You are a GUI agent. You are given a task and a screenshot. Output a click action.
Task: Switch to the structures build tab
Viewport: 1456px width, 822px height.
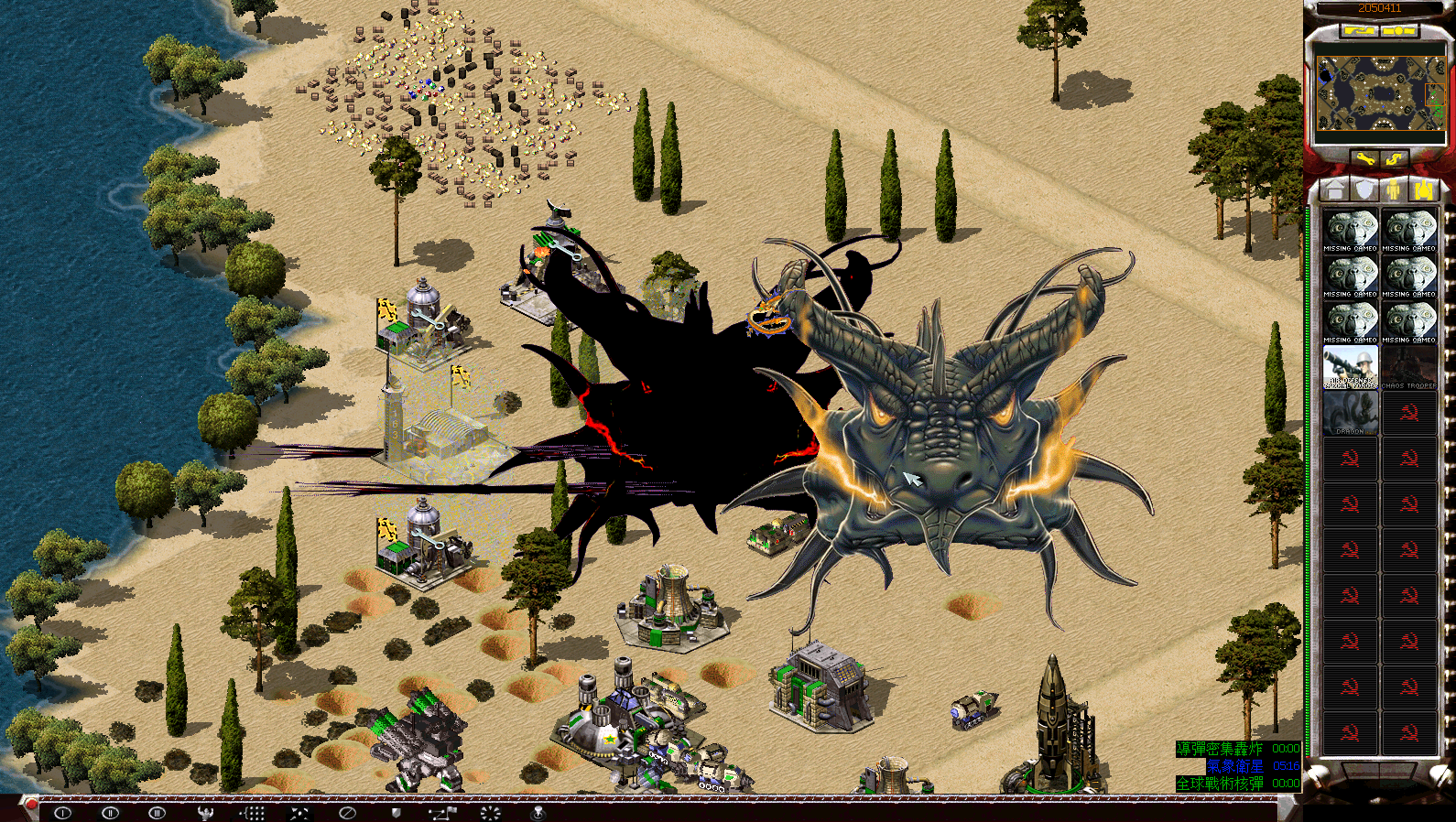[x=1335, y=189]
